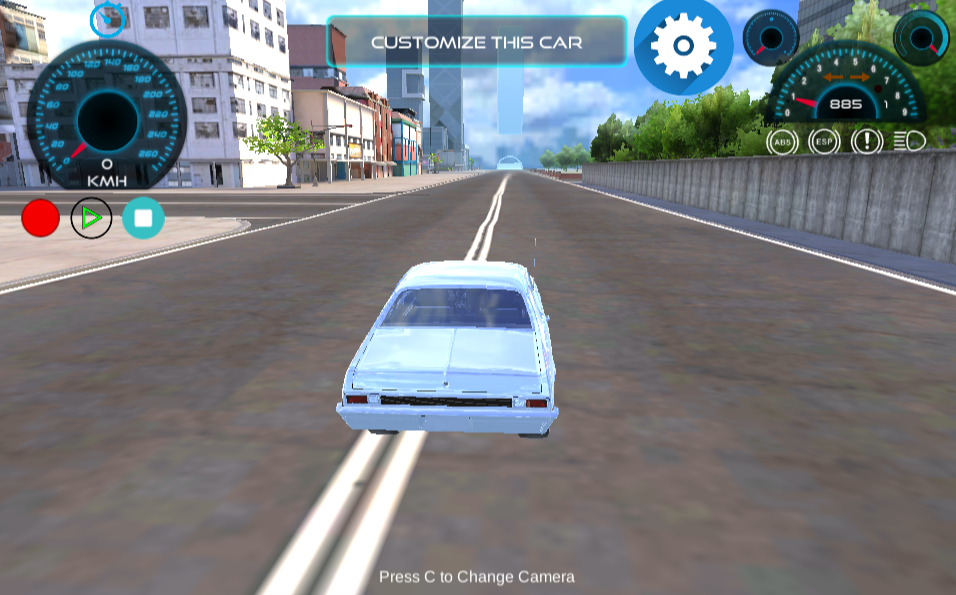This screenshot has height=595, width=956.
Task: Play the replay with the green triangle
Action: (92, 218)
